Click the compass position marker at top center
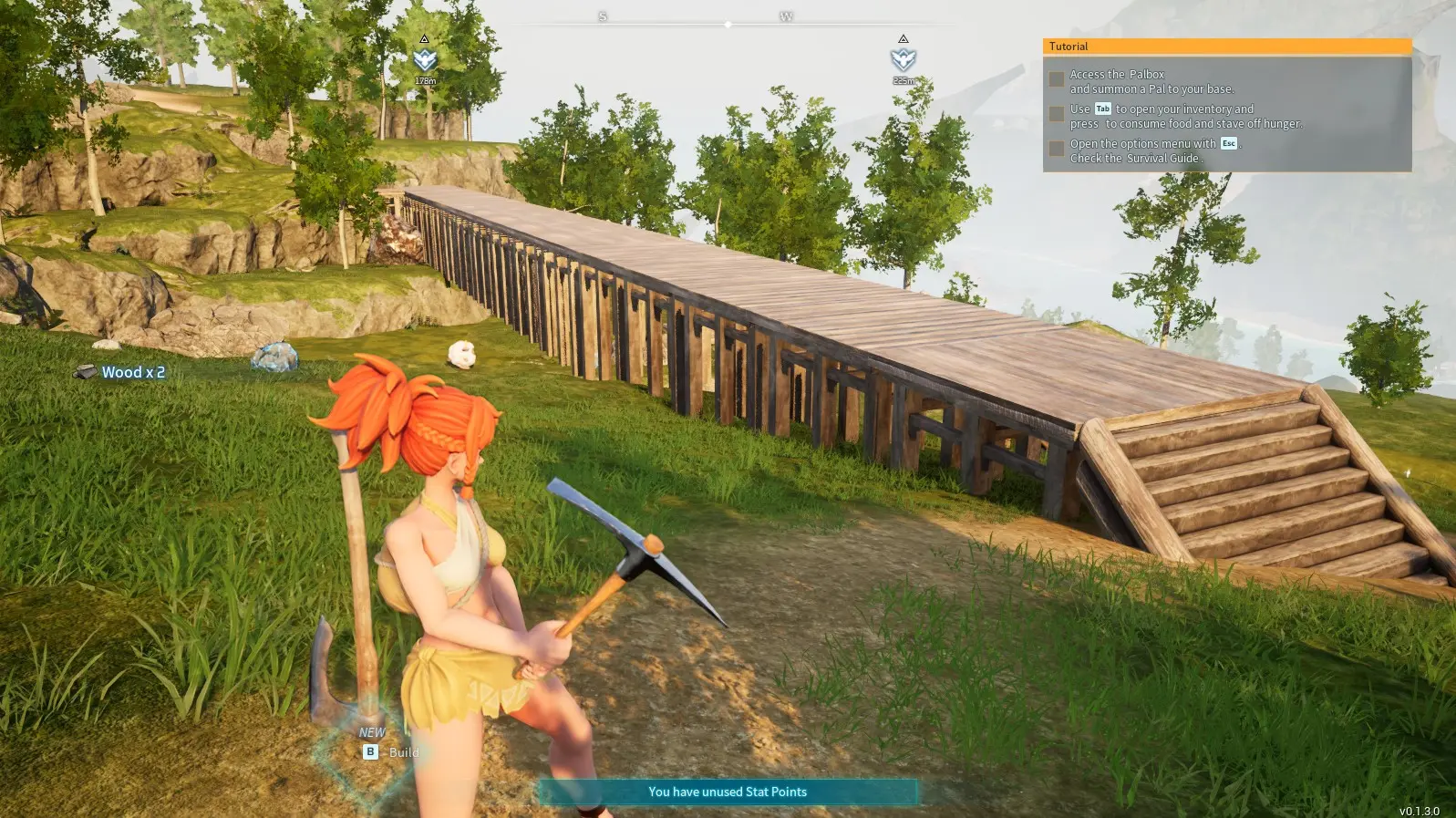 [x=727, y=26]
